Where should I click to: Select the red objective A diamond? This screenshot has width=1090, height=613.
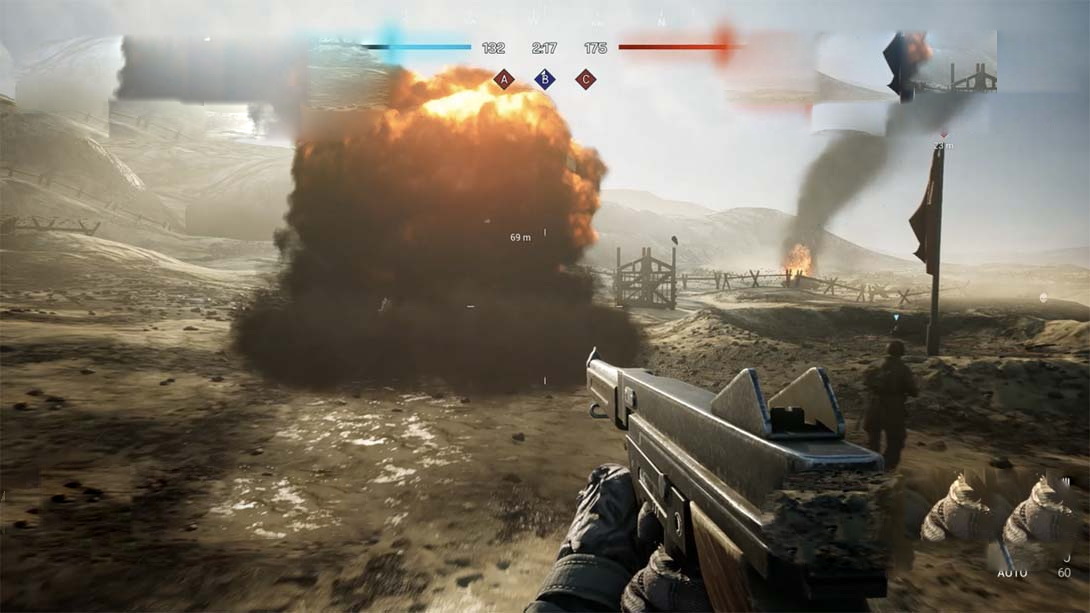point(504,79)
